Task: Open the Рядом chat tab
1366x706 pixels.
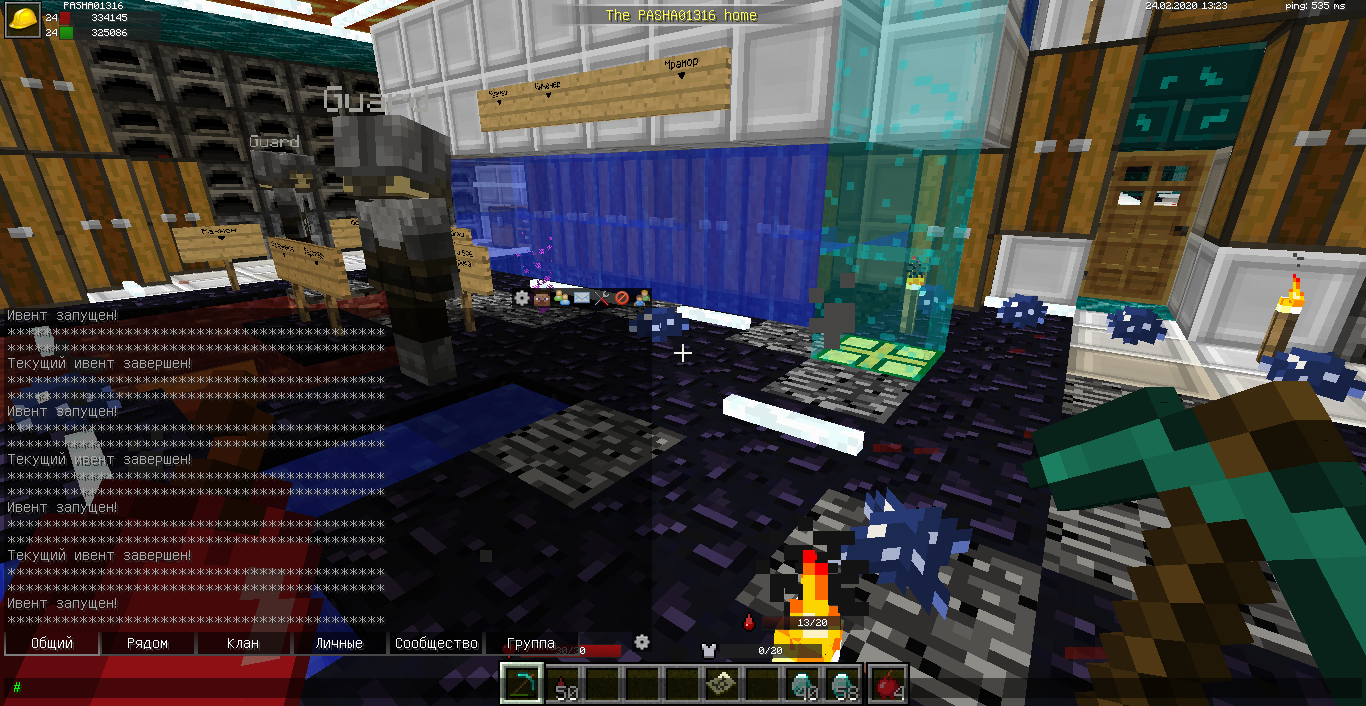Action: pyautogui.click(x=147, y=643)
